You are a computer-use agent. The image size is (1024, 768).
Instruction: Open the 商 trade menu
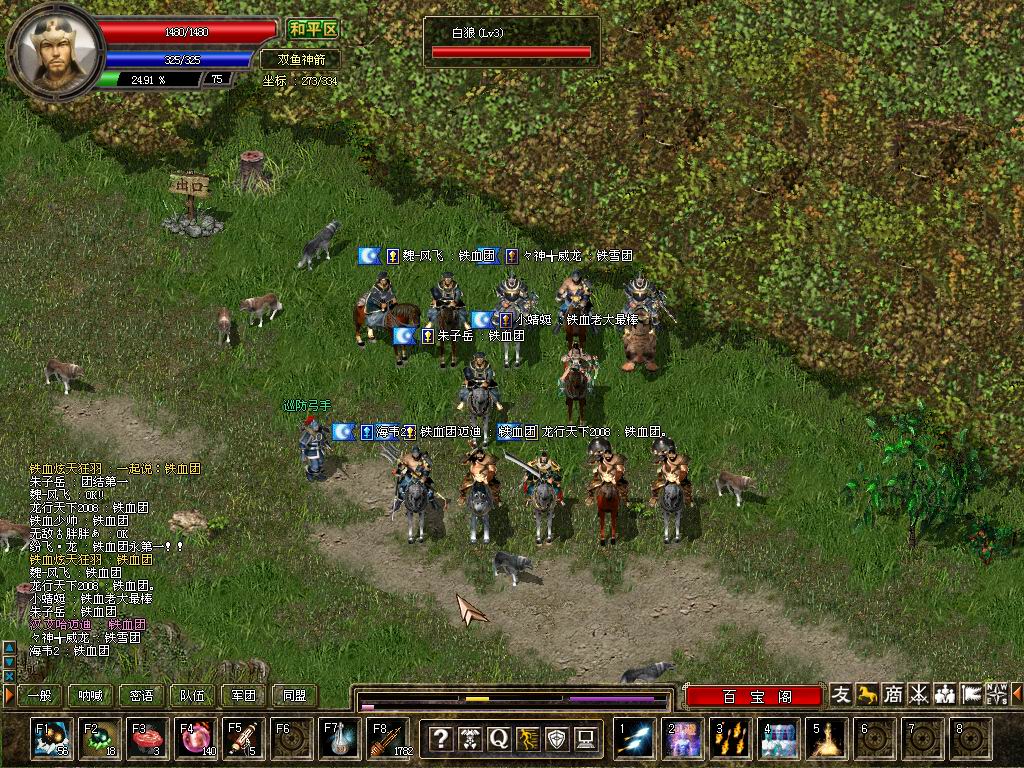[894, 694]
